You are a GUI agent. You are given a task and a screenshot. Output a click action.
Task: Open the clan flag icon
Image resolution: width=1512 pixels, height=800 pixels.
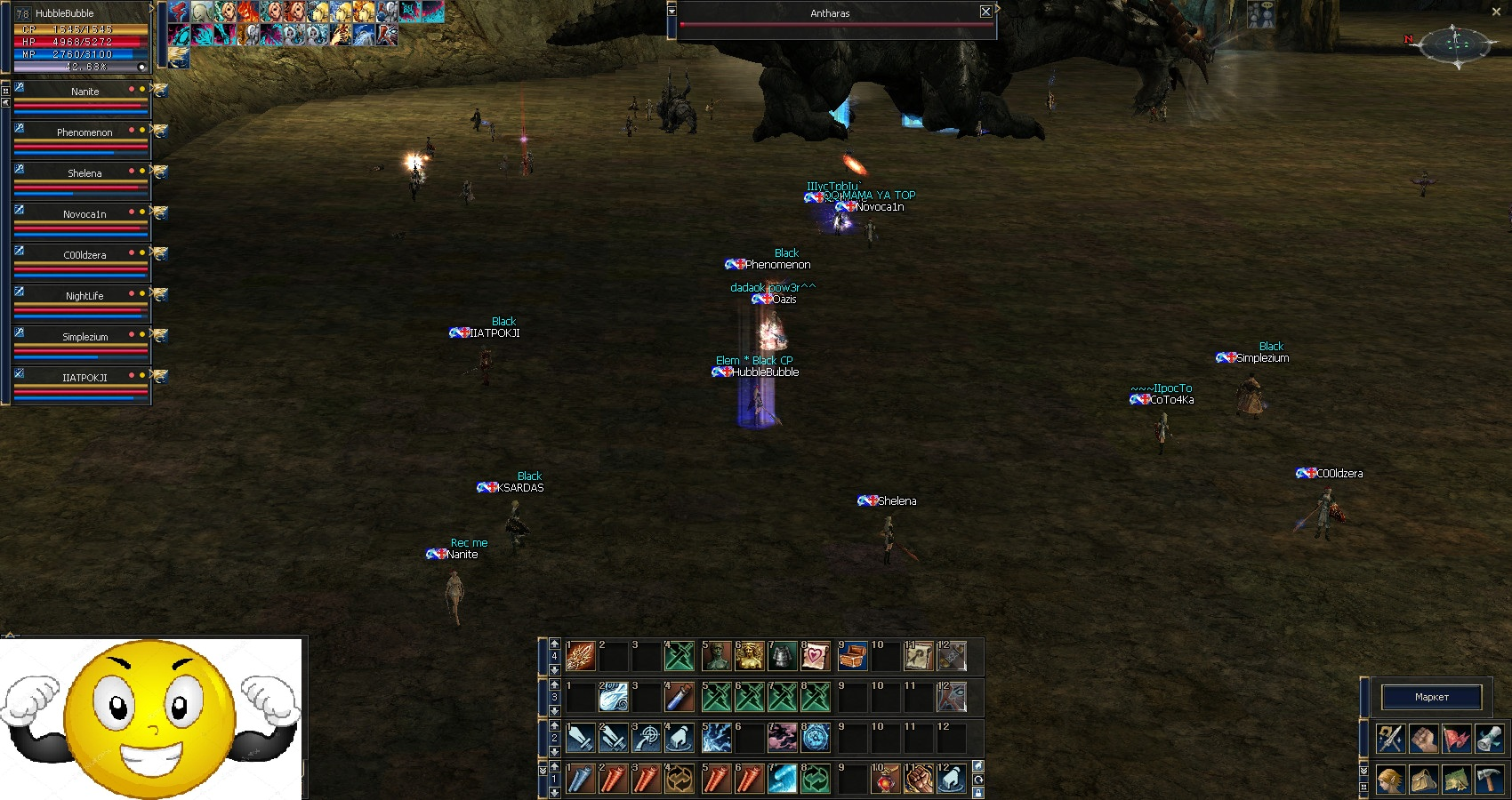pyautogui.click(x=1457, y=739)
